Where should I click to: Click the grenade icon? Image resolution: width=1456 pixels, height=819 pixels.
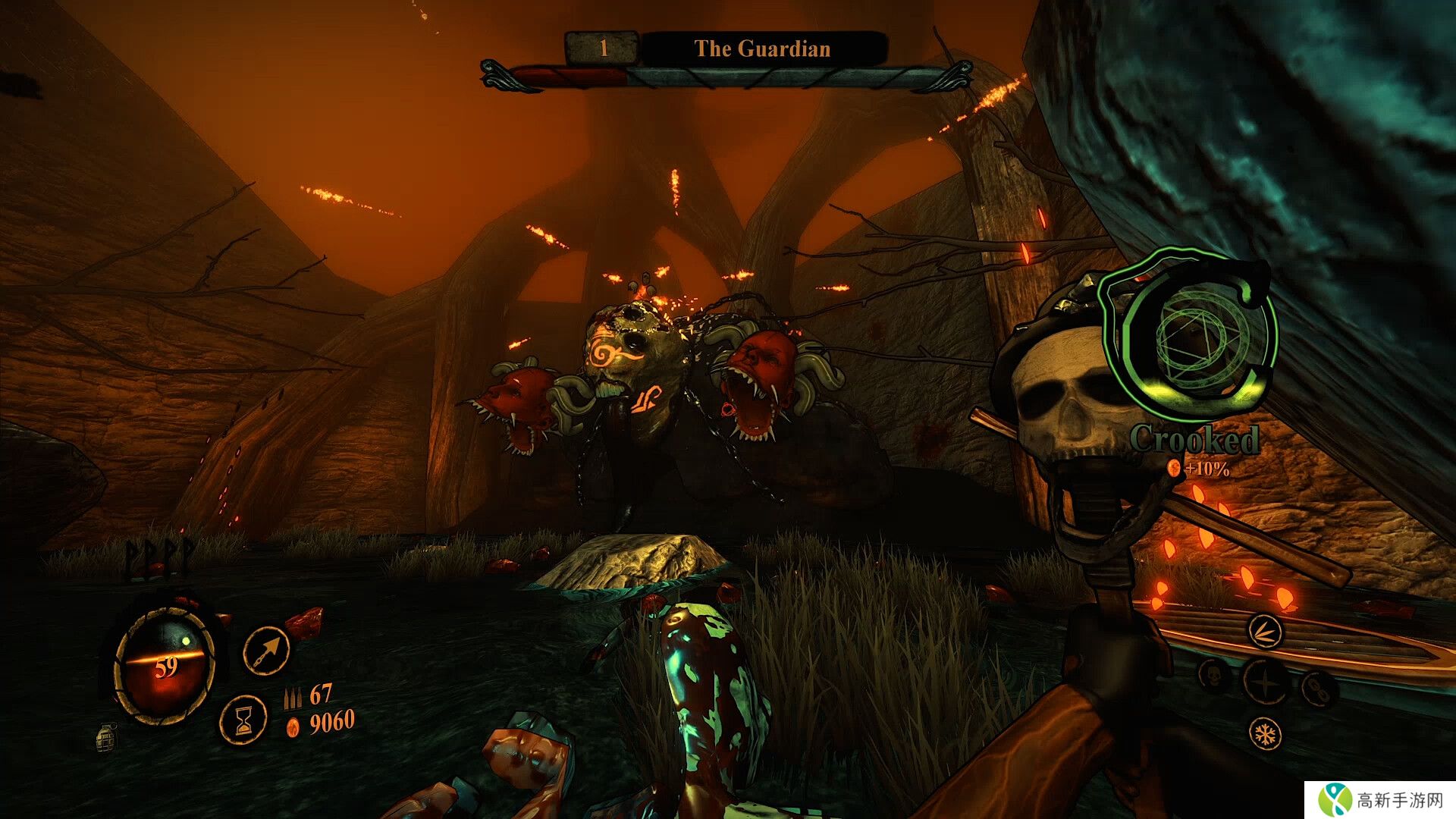pos(107,736)
